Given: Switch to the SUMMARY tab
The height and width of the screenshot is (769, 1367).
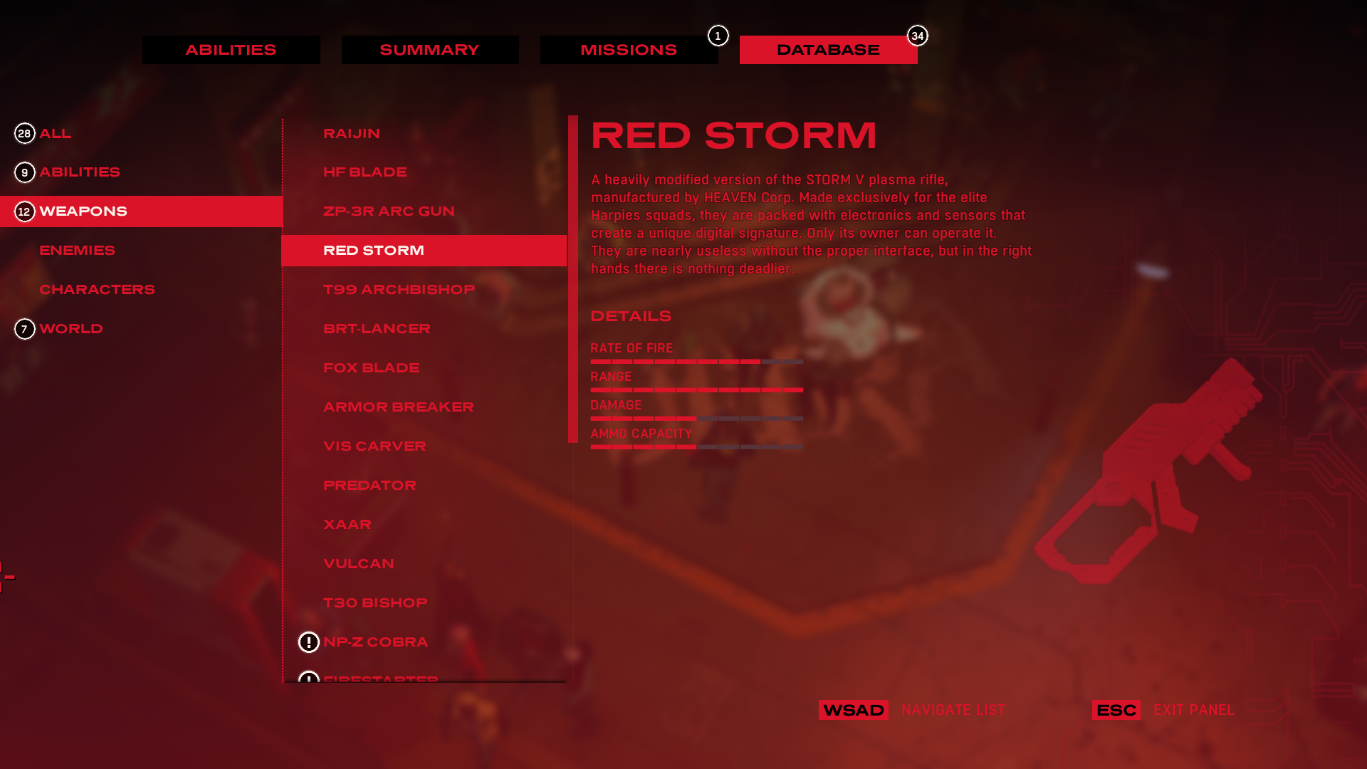Looking at the screenshot, I should coord(430,48).
